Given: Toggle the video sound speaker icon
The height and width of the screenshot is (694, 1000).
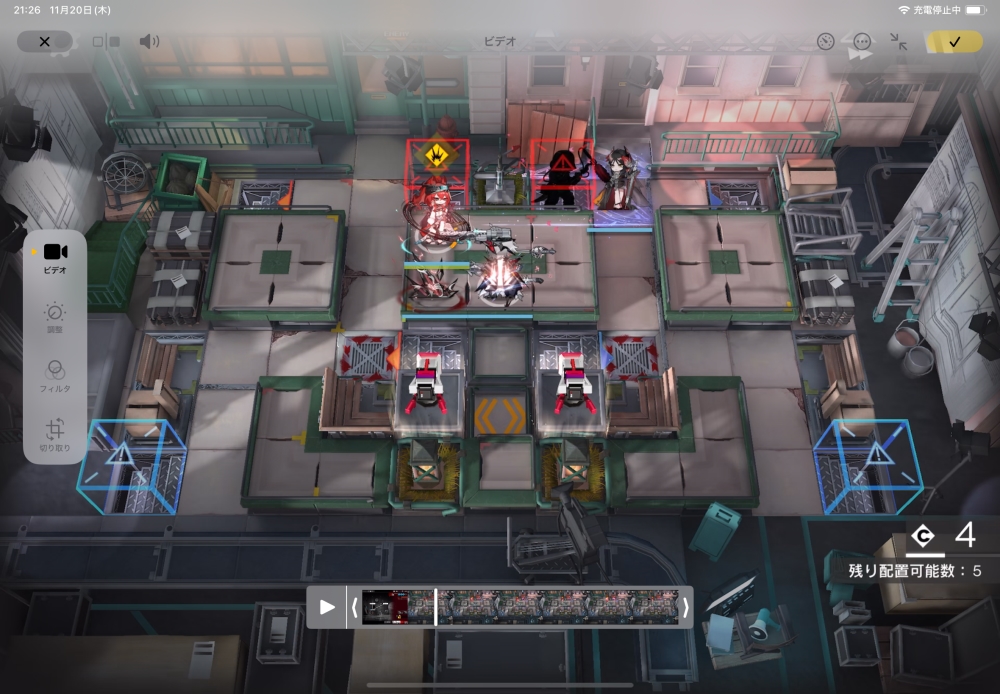Looking at the screenshot, I should pos(149,42).
